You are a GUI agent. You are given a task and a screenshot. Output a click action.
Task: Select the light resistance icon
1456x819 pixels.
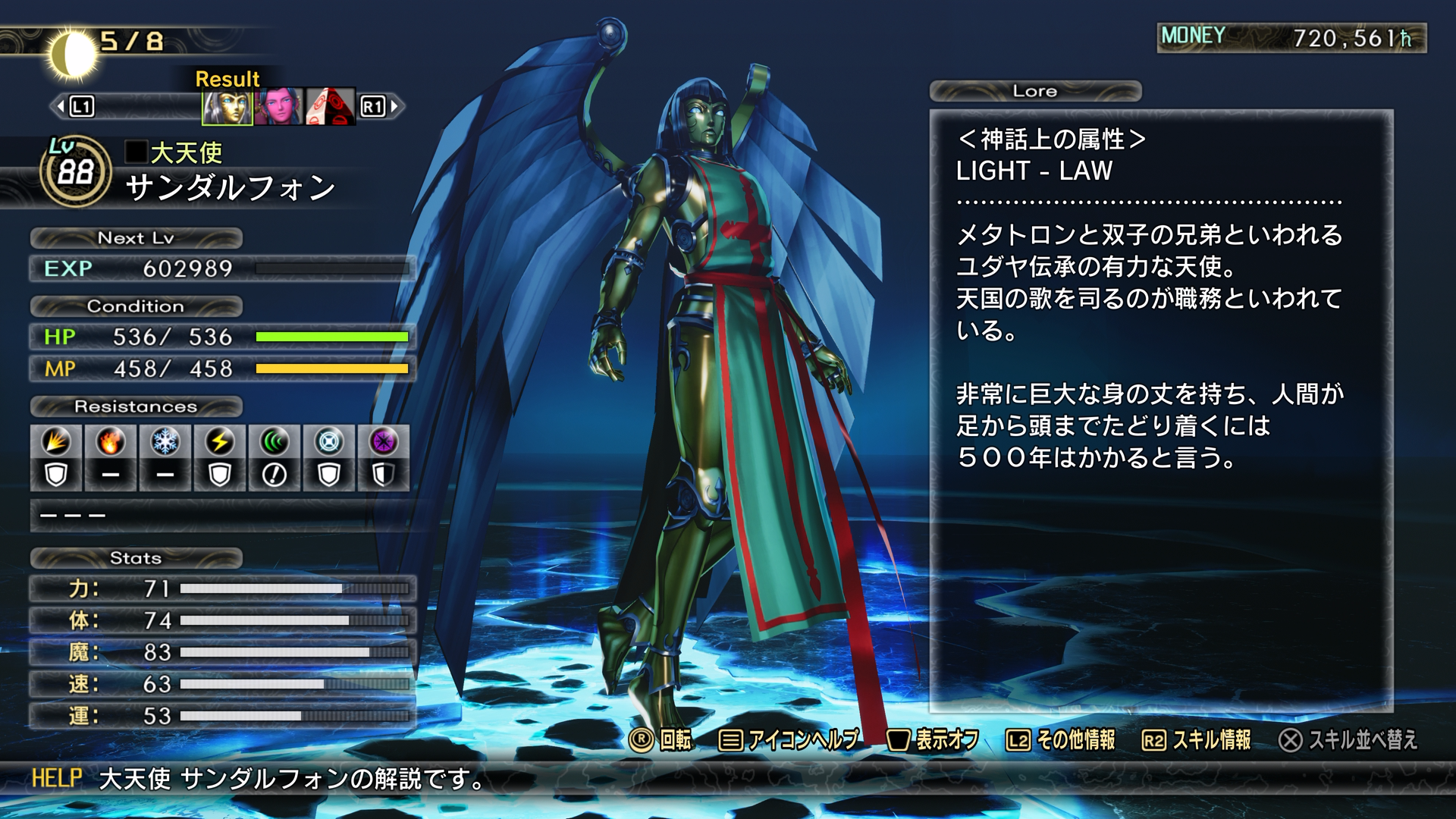point(329,442)
